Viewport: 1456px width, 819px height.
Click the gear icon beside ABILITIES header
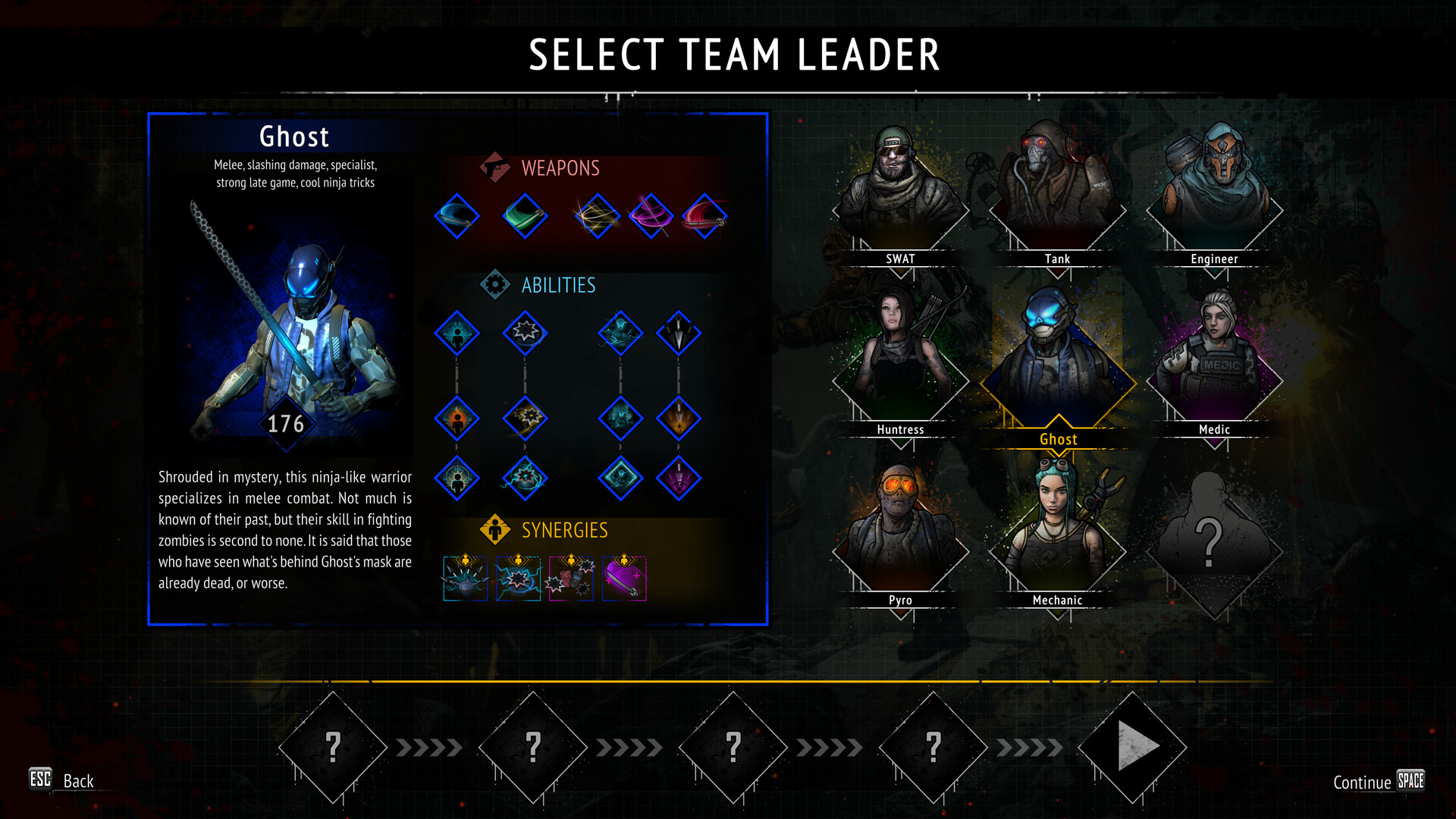497,286
